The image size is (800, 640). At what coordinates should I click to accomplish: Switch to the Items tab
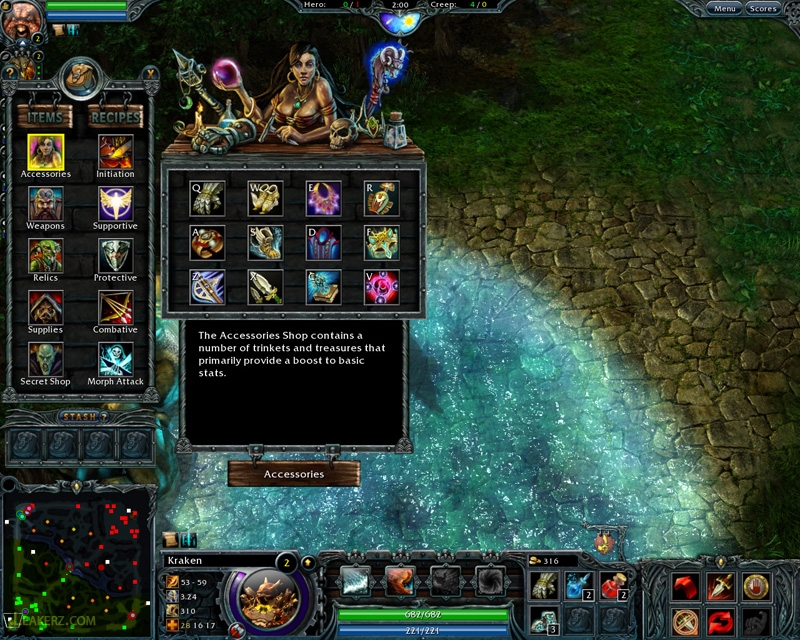point(45,117)
